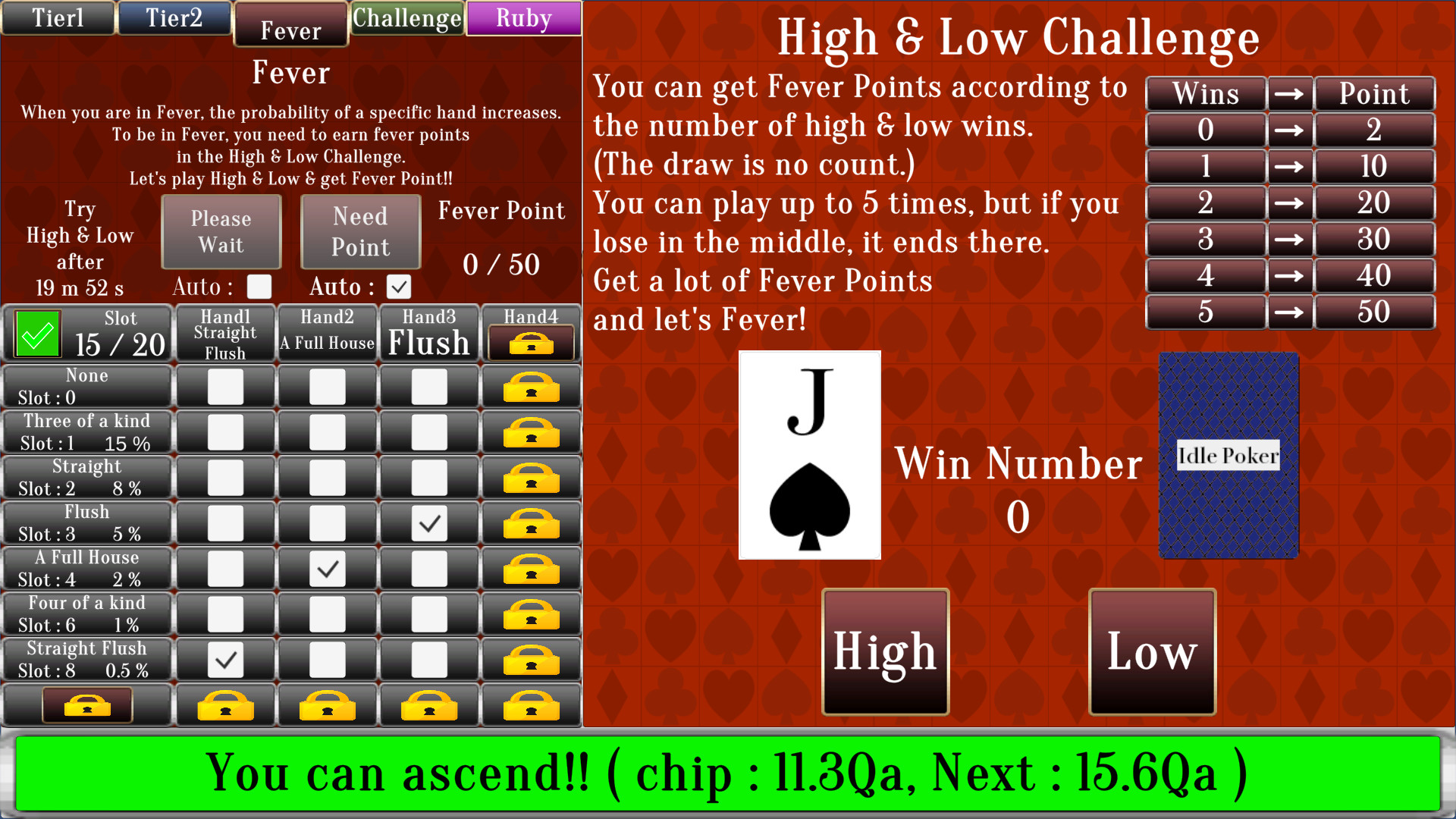Screen dimensions: 1456x819
Task: Uncheck Flush for Hand3
Action: coord(429,523)
